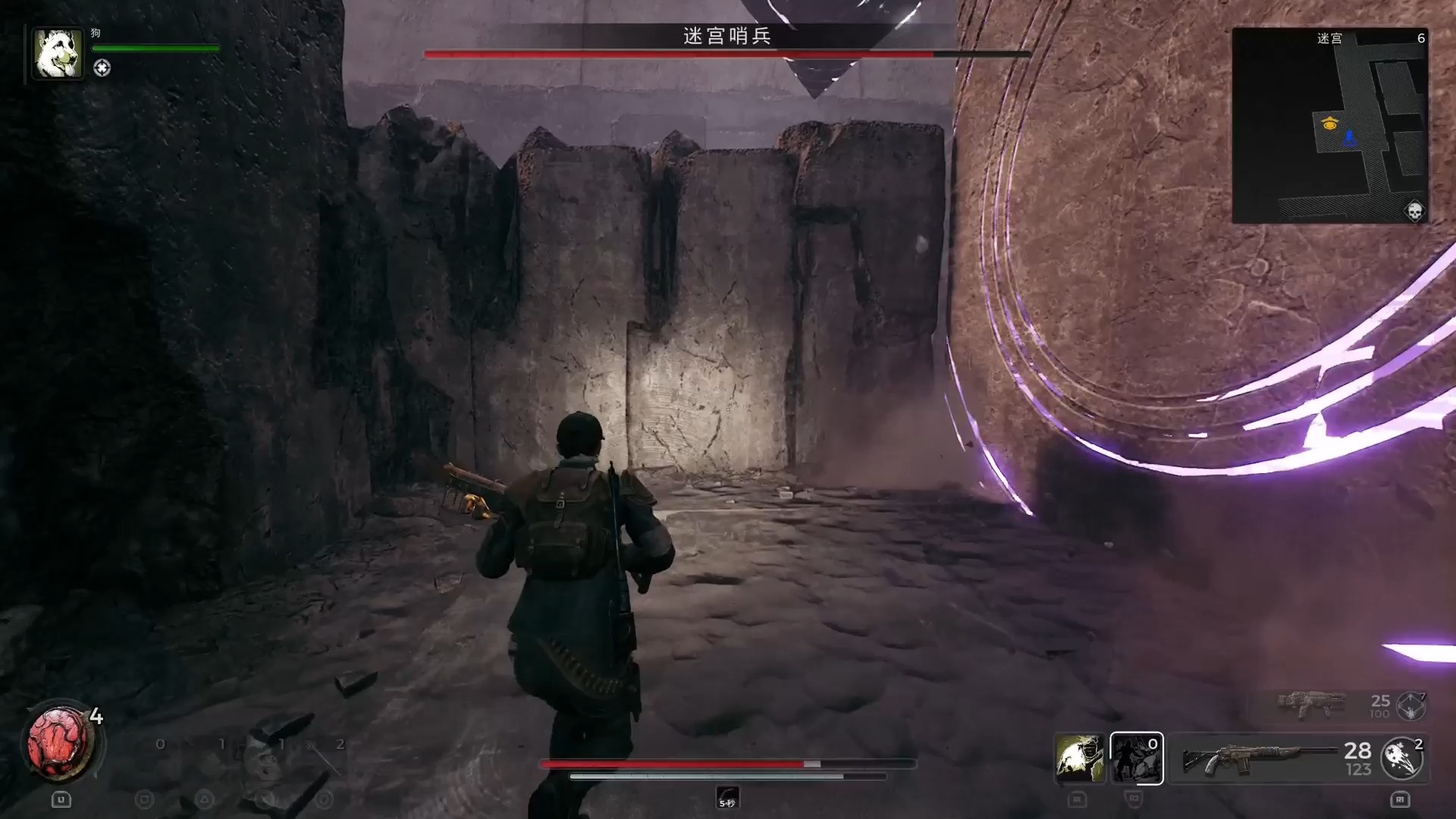The height and width of the screenshot is (819, 1456).
Task: Click the skull icon on the minimap
Action: coord(1414,211)
